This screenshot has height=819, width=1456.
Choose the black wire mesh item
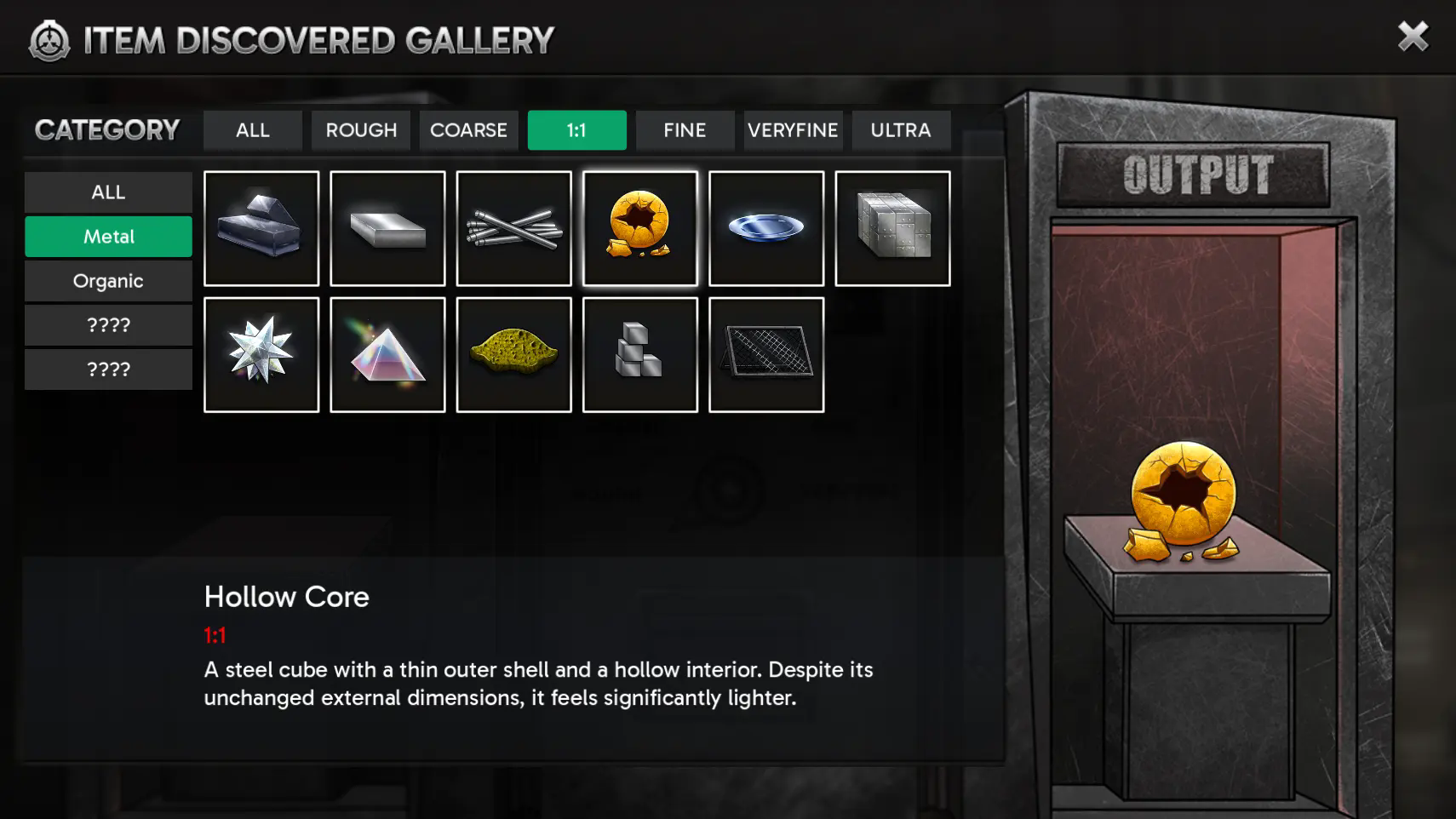click(x=765, y=354)
